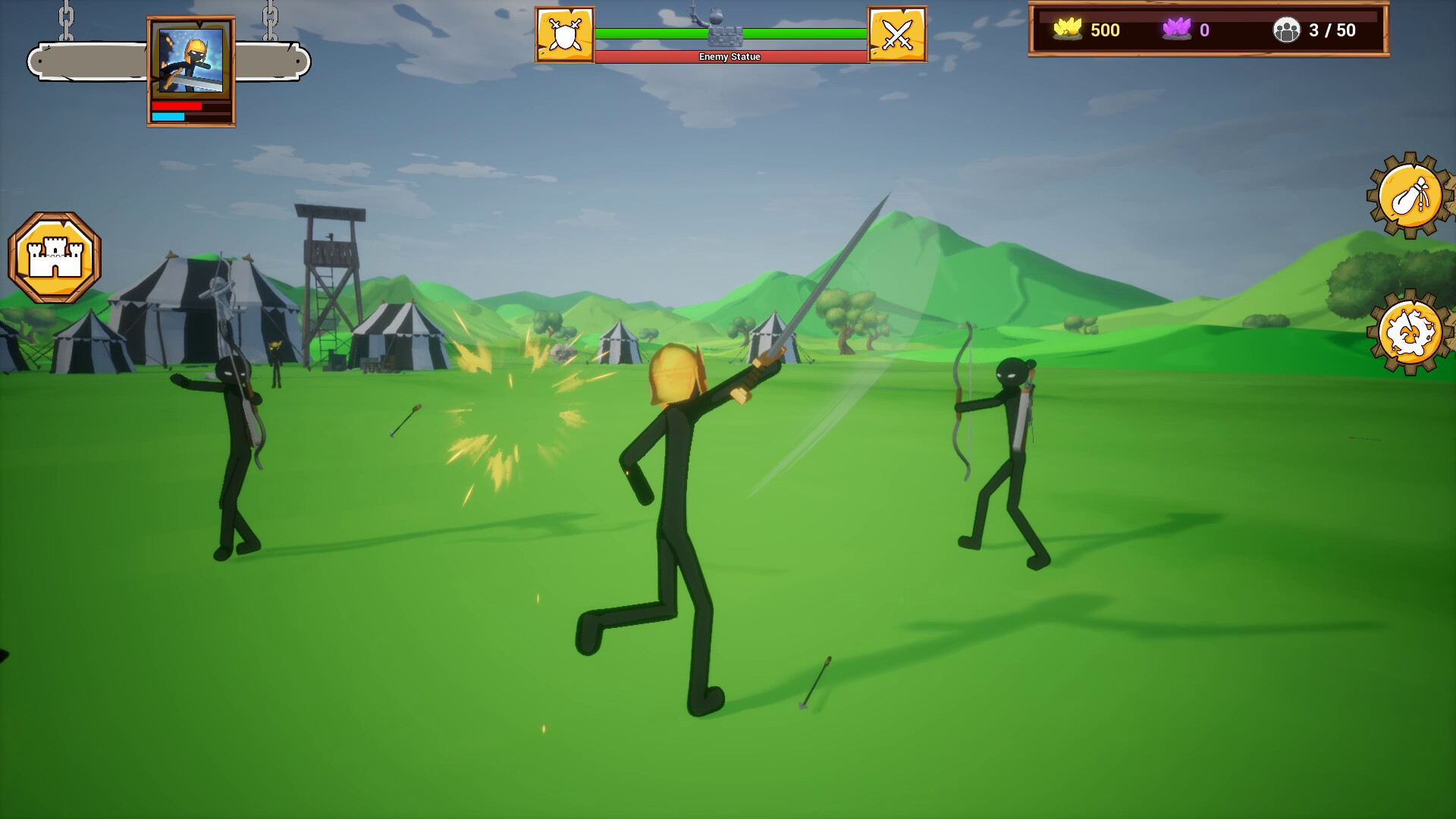Click the hero's blue mana bar
The height and width of the screenshot is (819, 1456).
(168, 118)
